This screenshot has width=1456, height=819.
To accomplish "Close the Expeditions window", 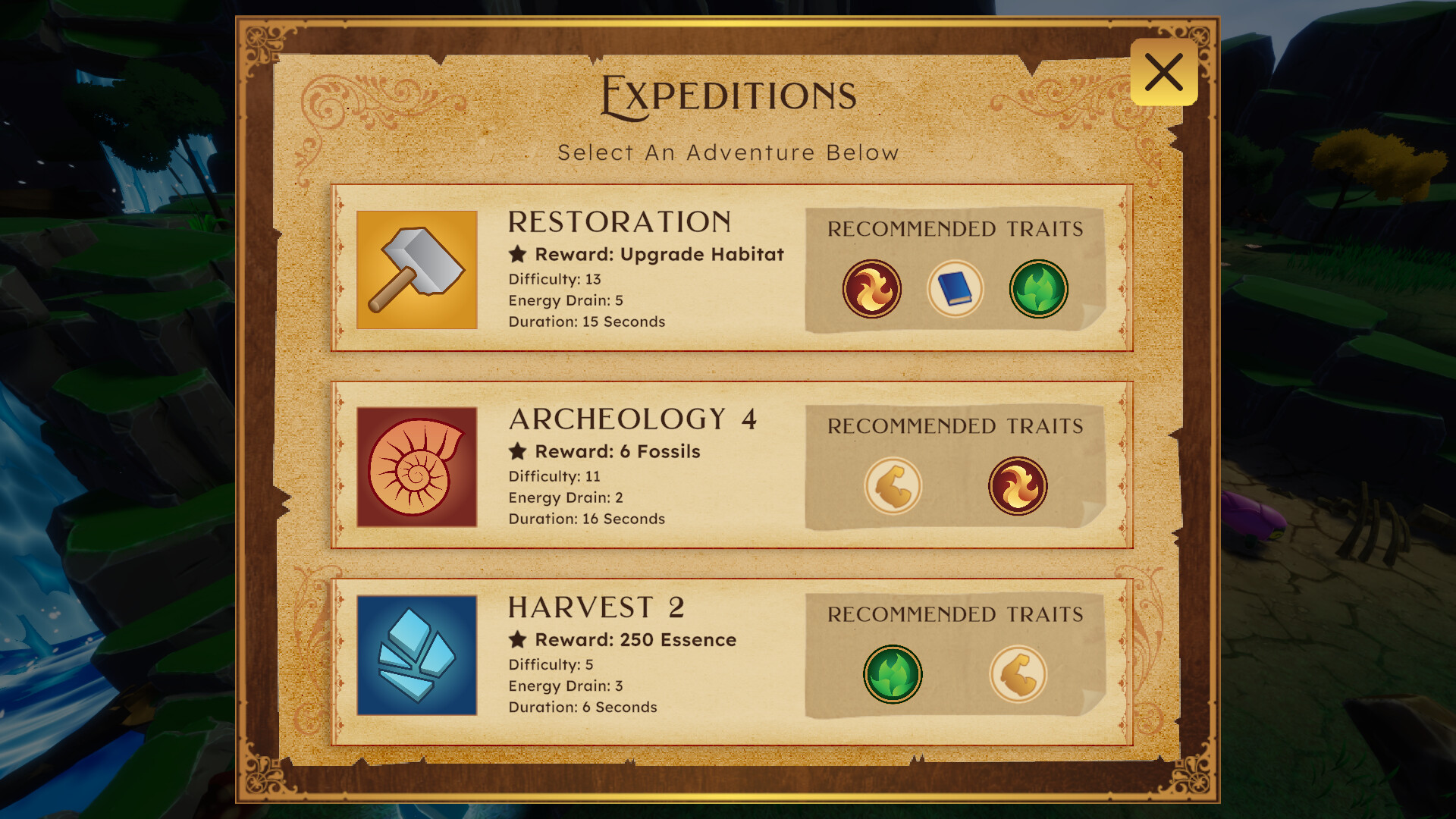I will click(x=1163, y=71).
